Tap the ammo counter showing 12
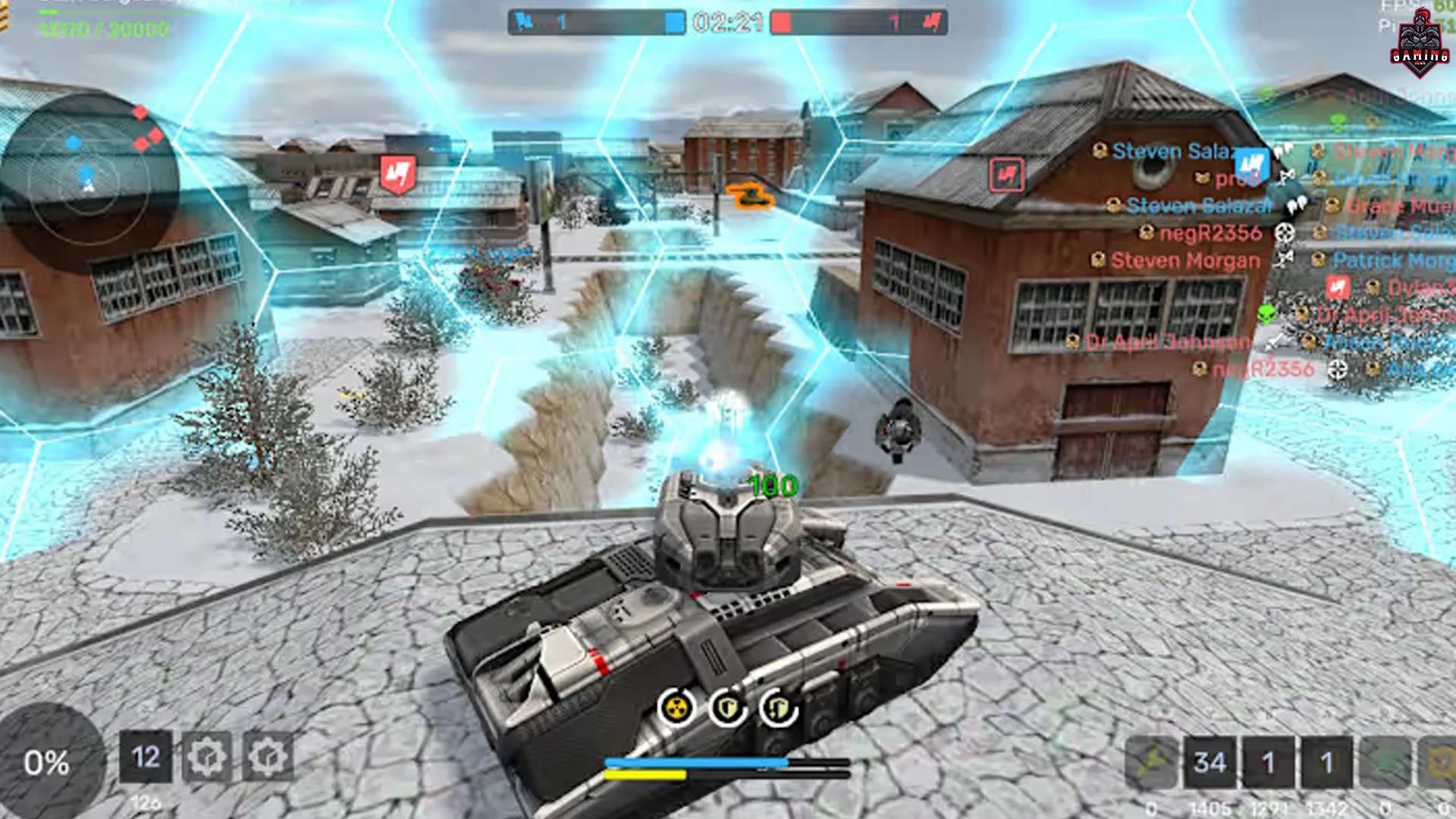 [x=147, y=758]
